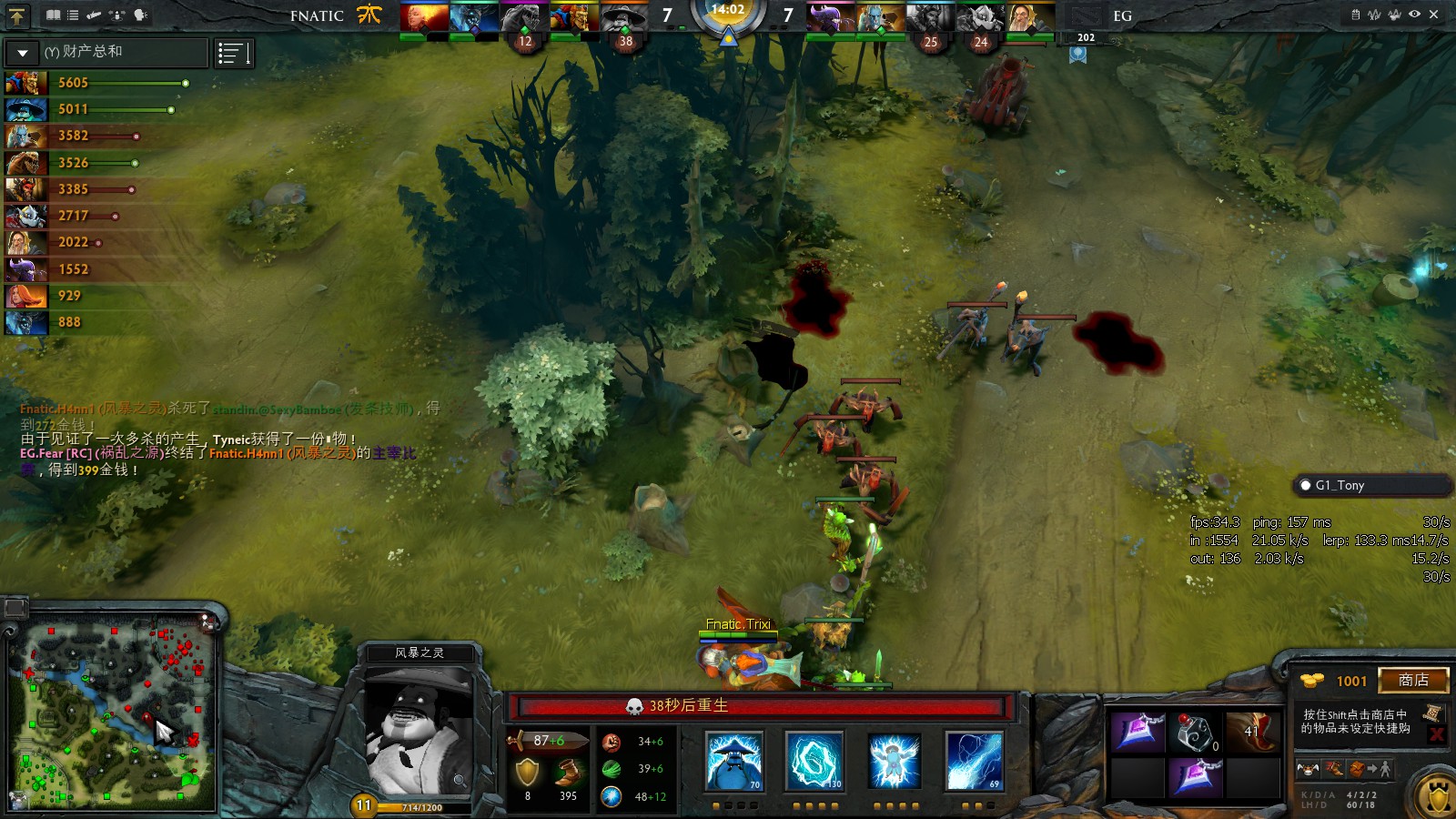Click the courier icon below the quick-buy panel
This screenshot has height=819, width=1456.
(x=1308, y=770)
